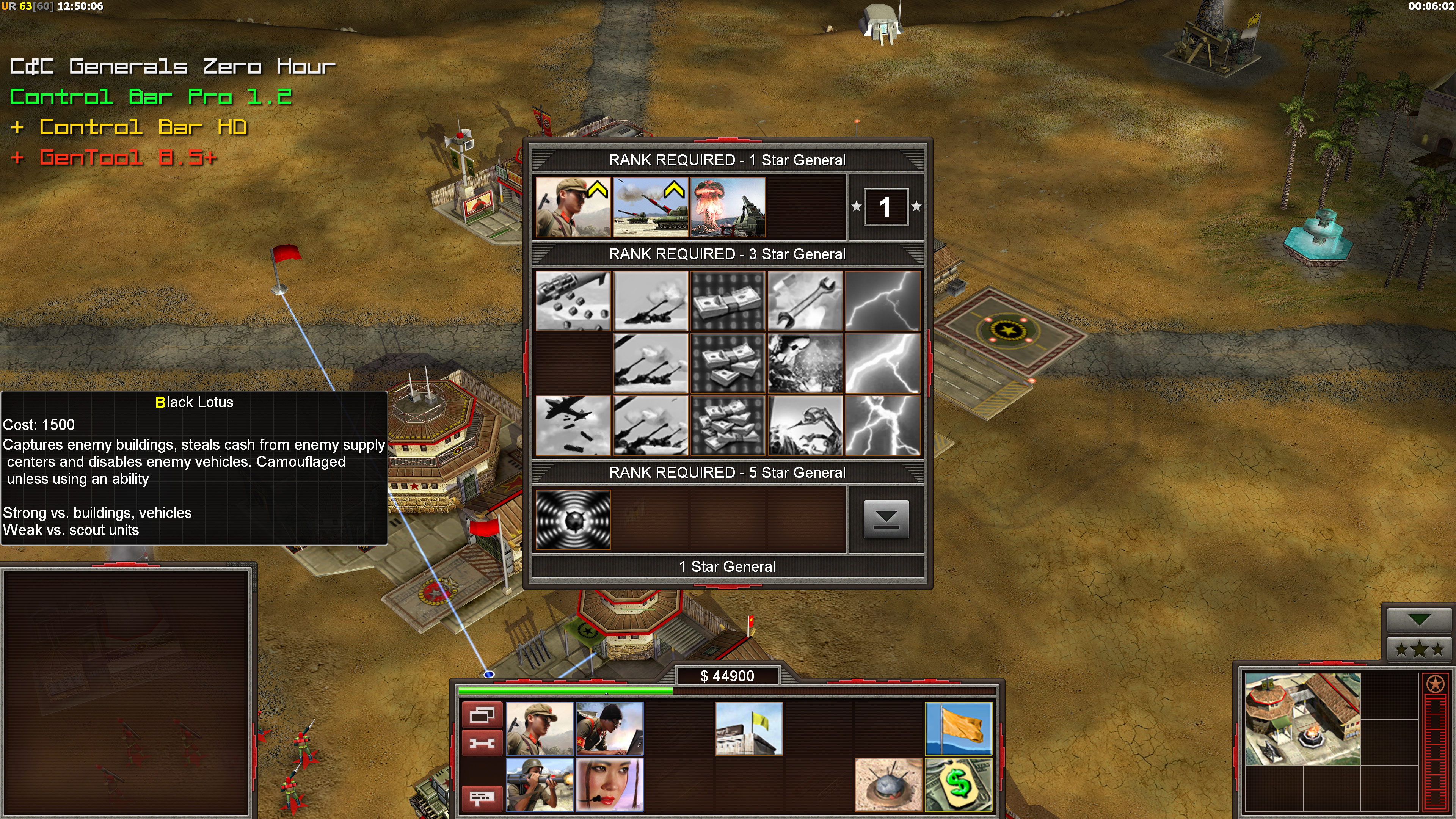Close the General's Powers window
The height and width of the screenshot is (819, 1456).
886,519
